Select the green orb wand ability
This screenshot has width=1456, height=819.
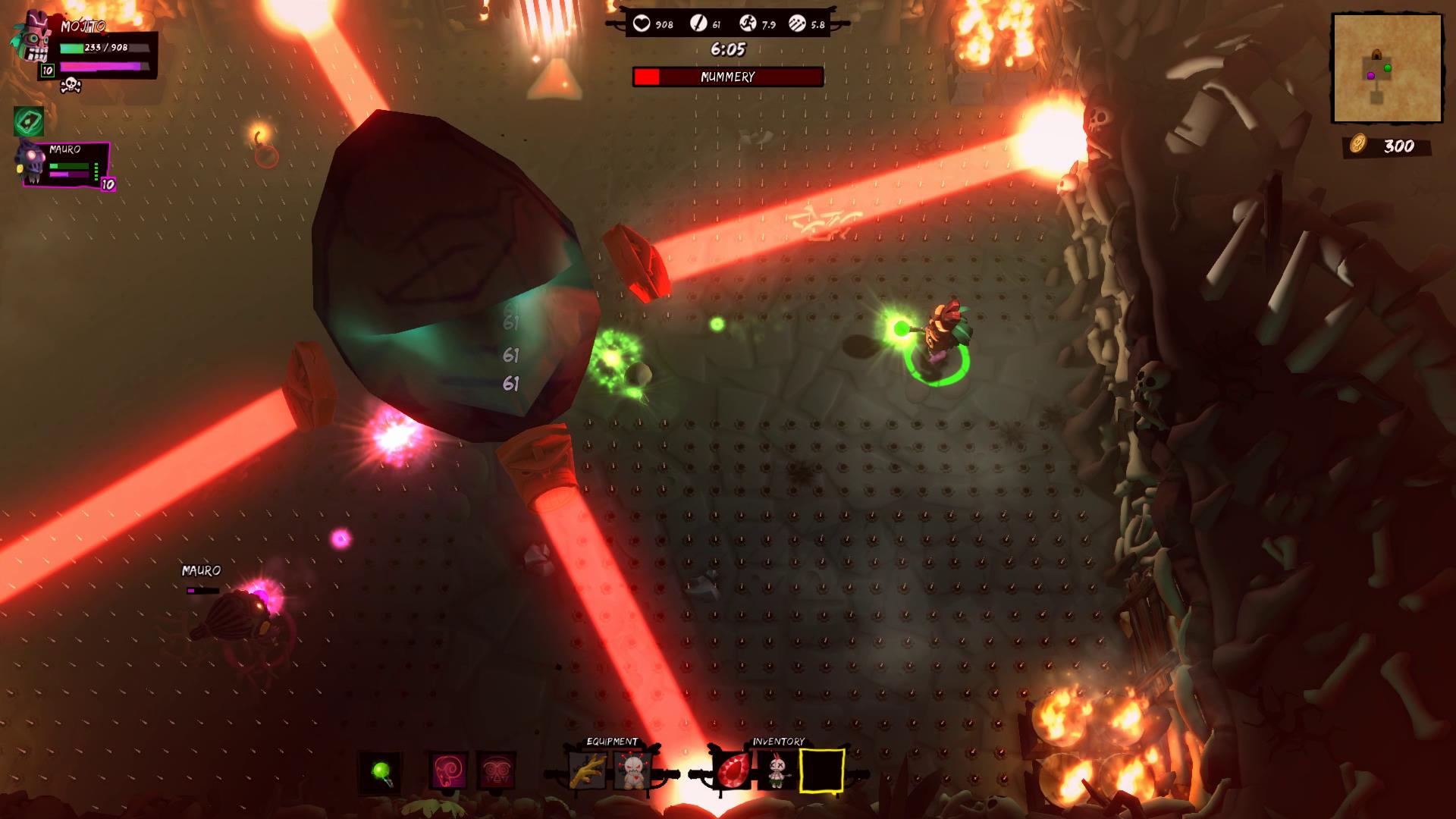(381, 772)
